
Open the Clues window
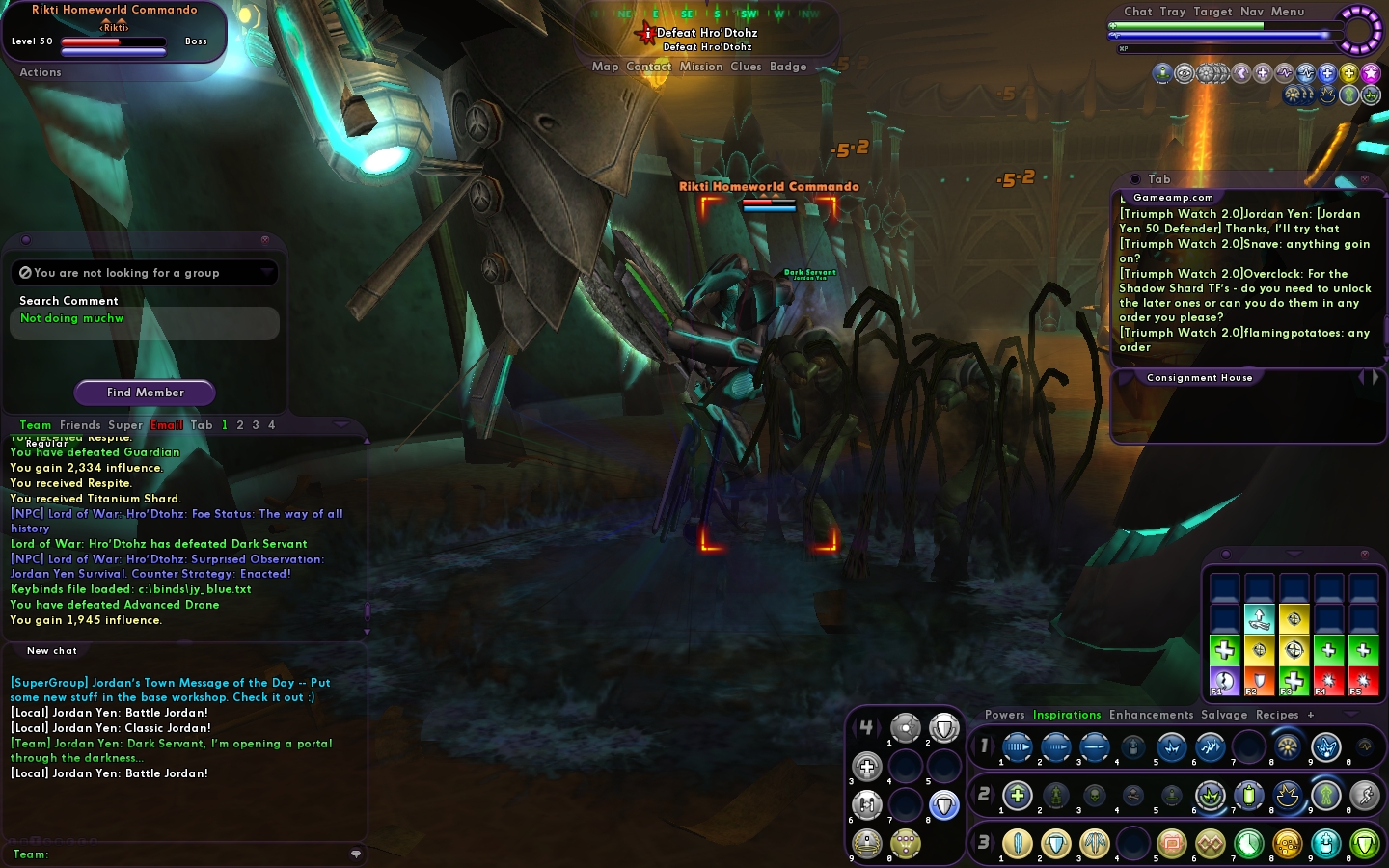[x=746, y=67]
